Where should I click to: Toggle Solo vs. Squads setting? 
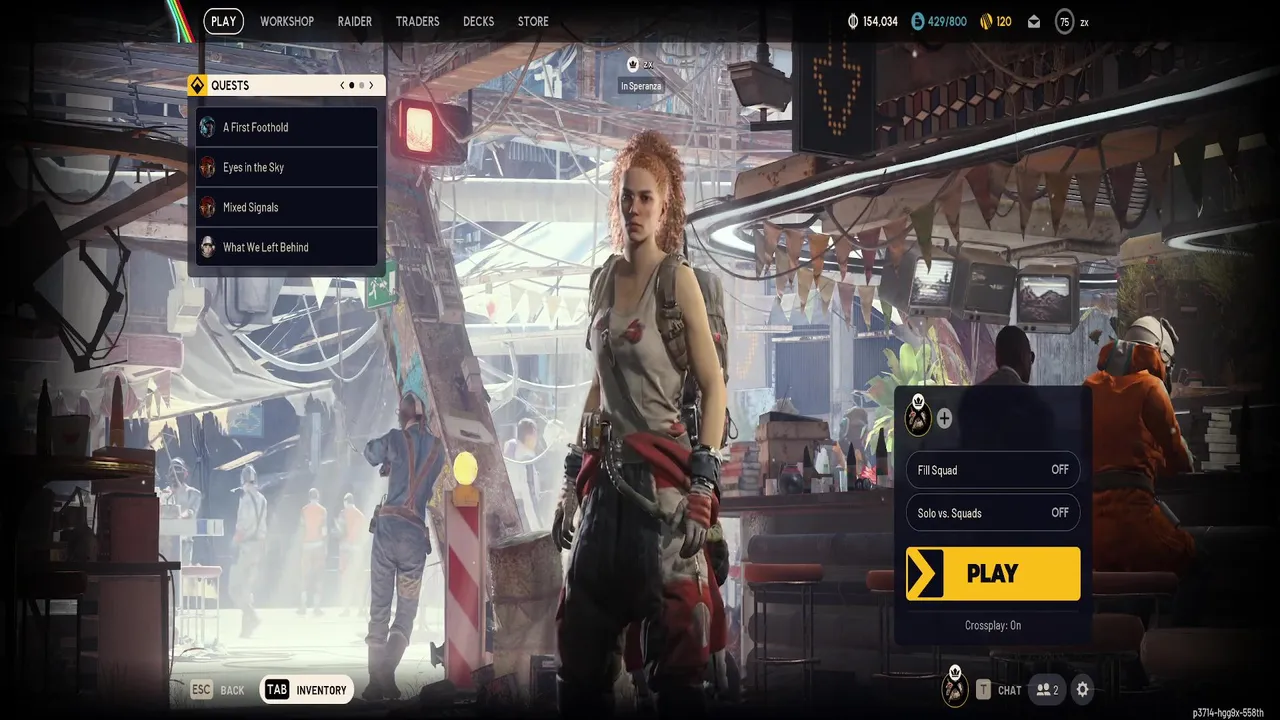[992, 513]
